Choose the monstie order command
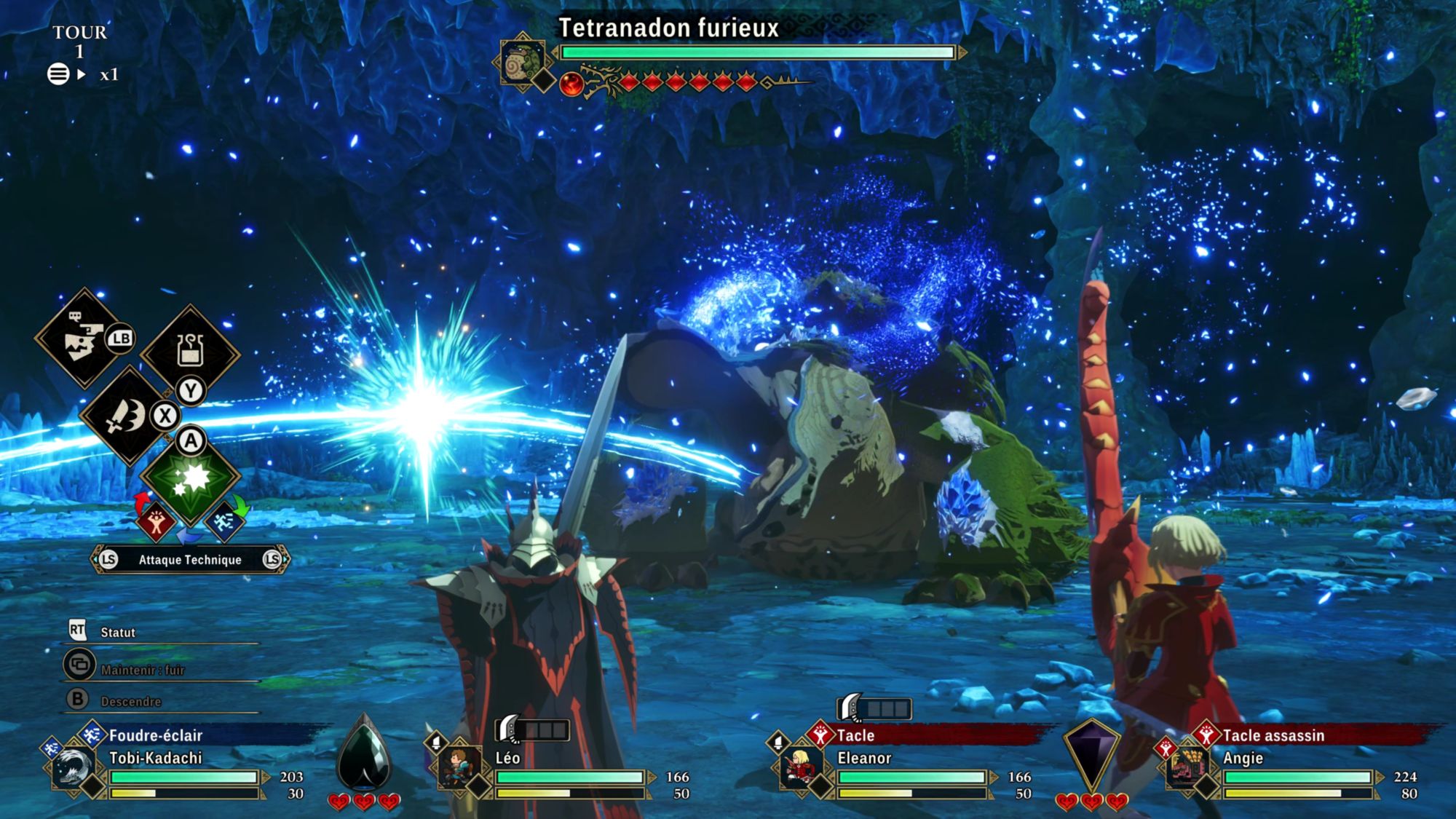1456x819 pixels. pyautogui.click(x=83, y=339)
